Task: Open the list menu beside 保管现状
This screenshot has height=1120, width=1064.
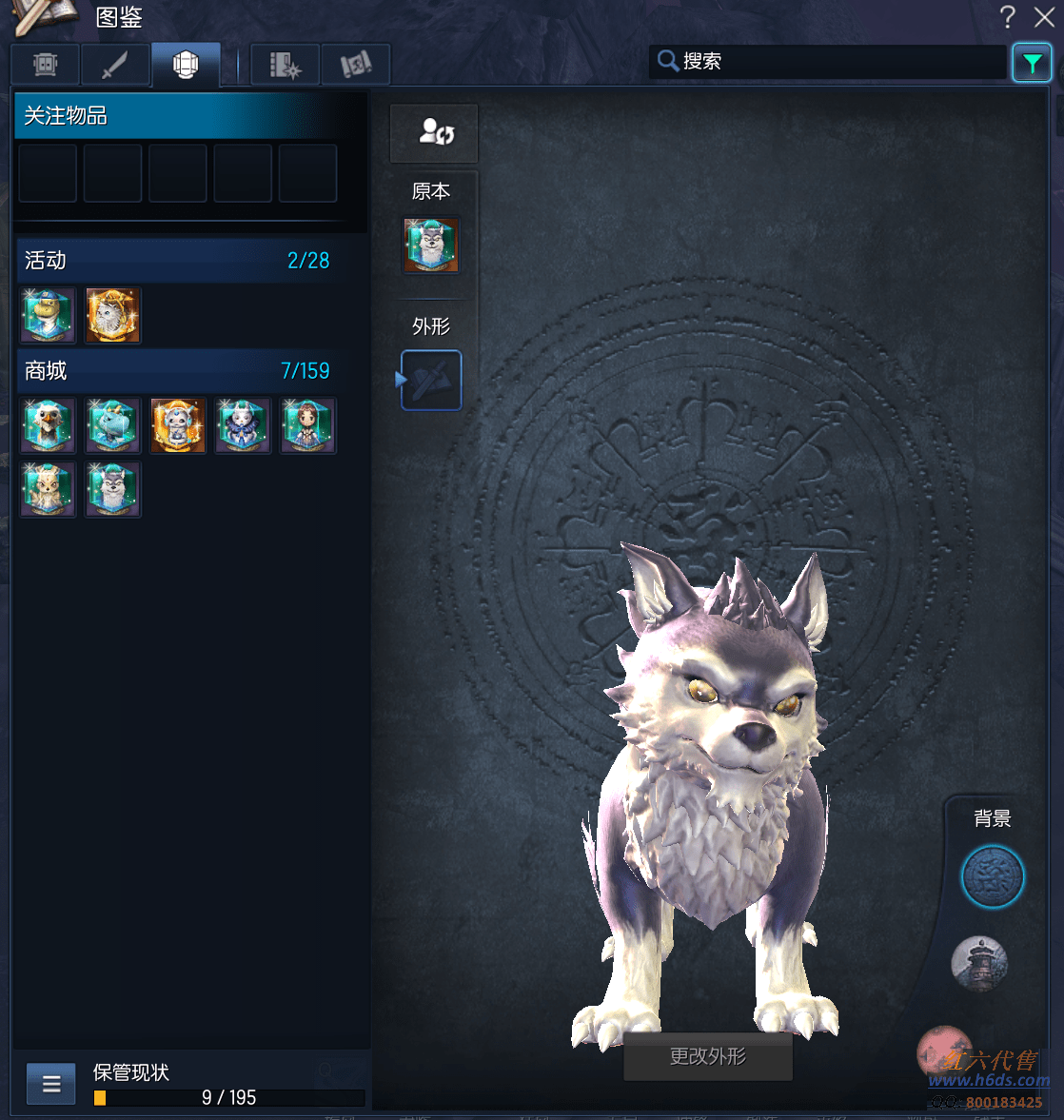Action: tap(51, 1084)
